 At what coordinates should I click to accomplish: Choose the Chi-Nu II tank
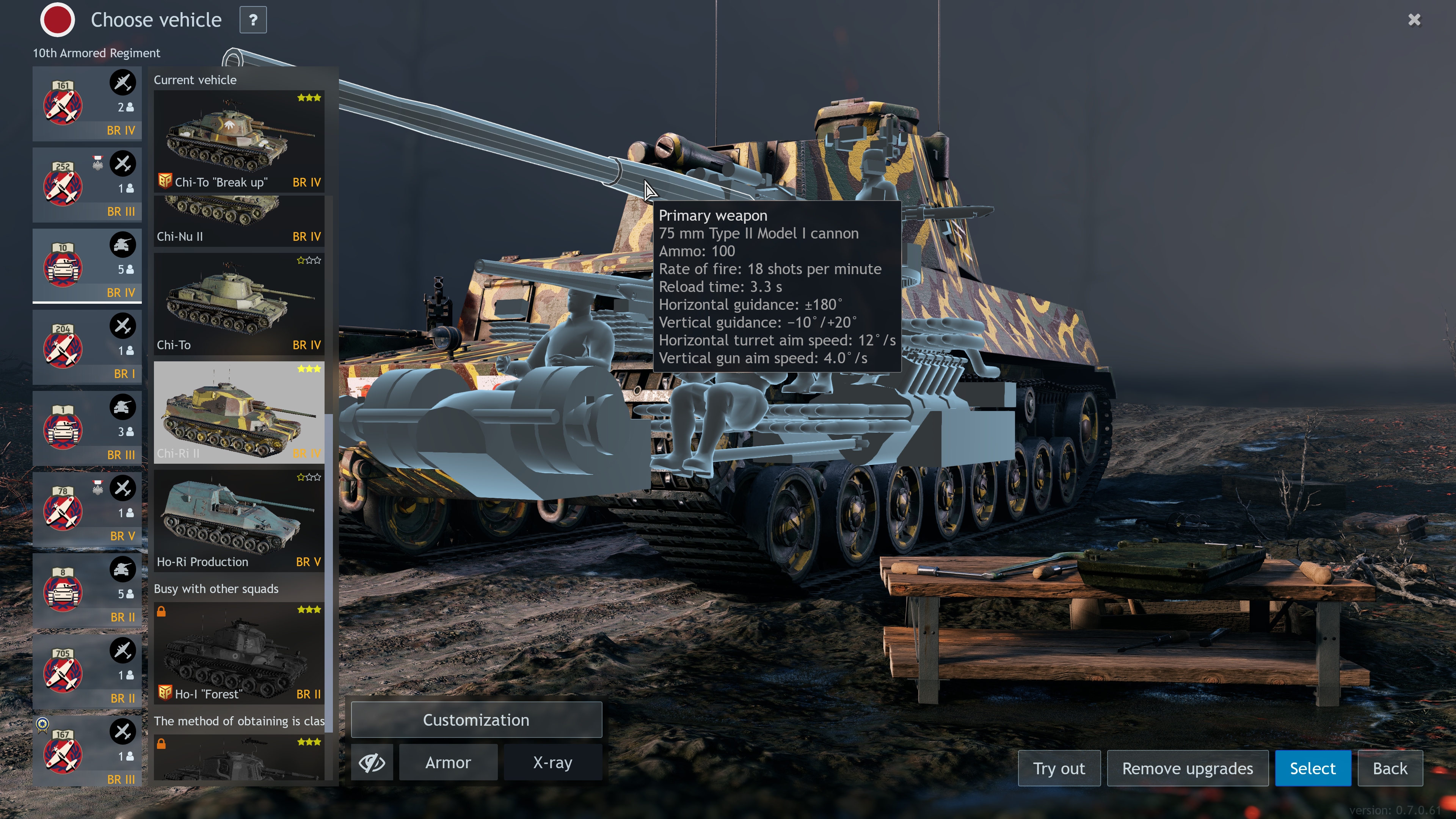point(238,221)
